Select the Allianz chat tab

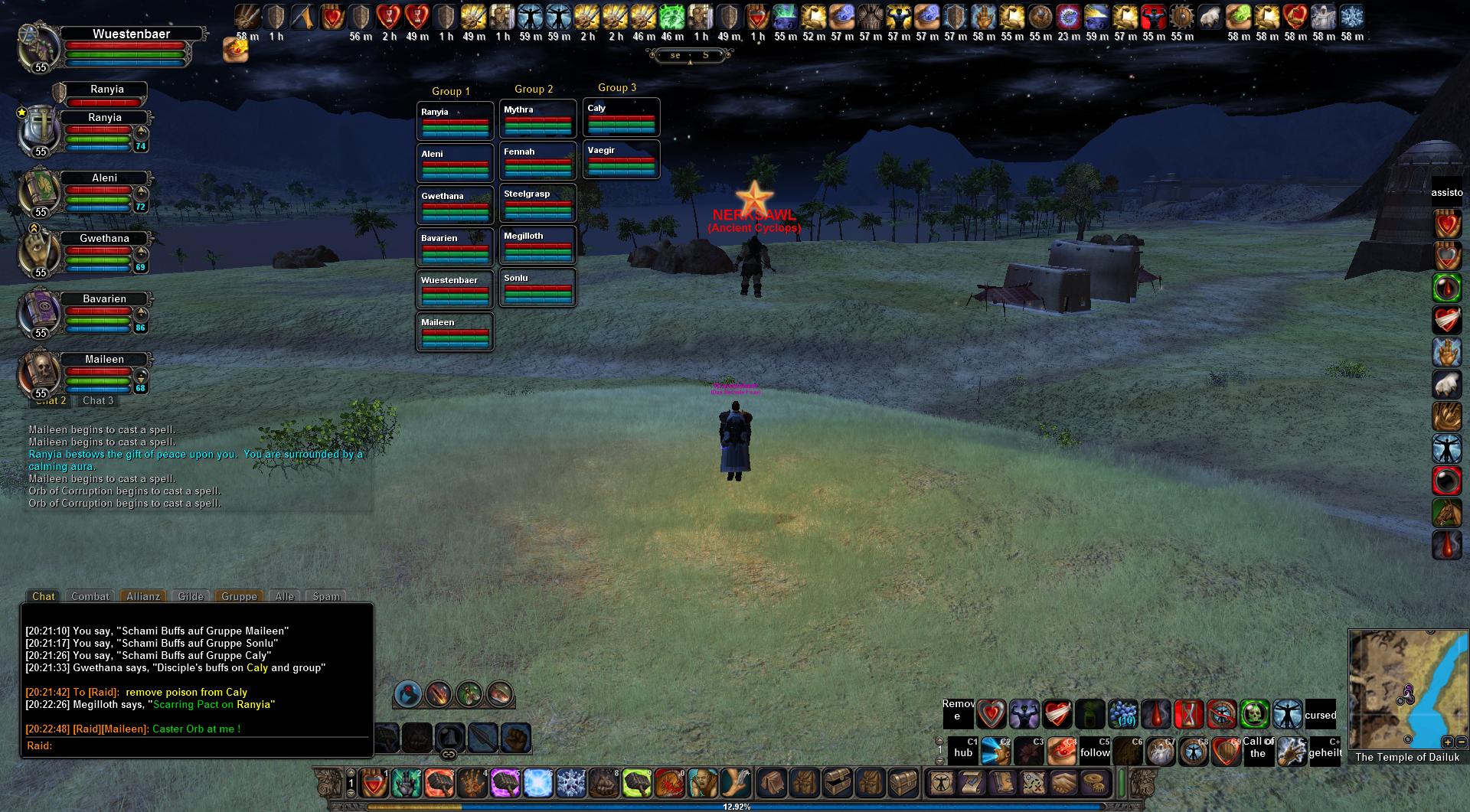tap(143, 596)
